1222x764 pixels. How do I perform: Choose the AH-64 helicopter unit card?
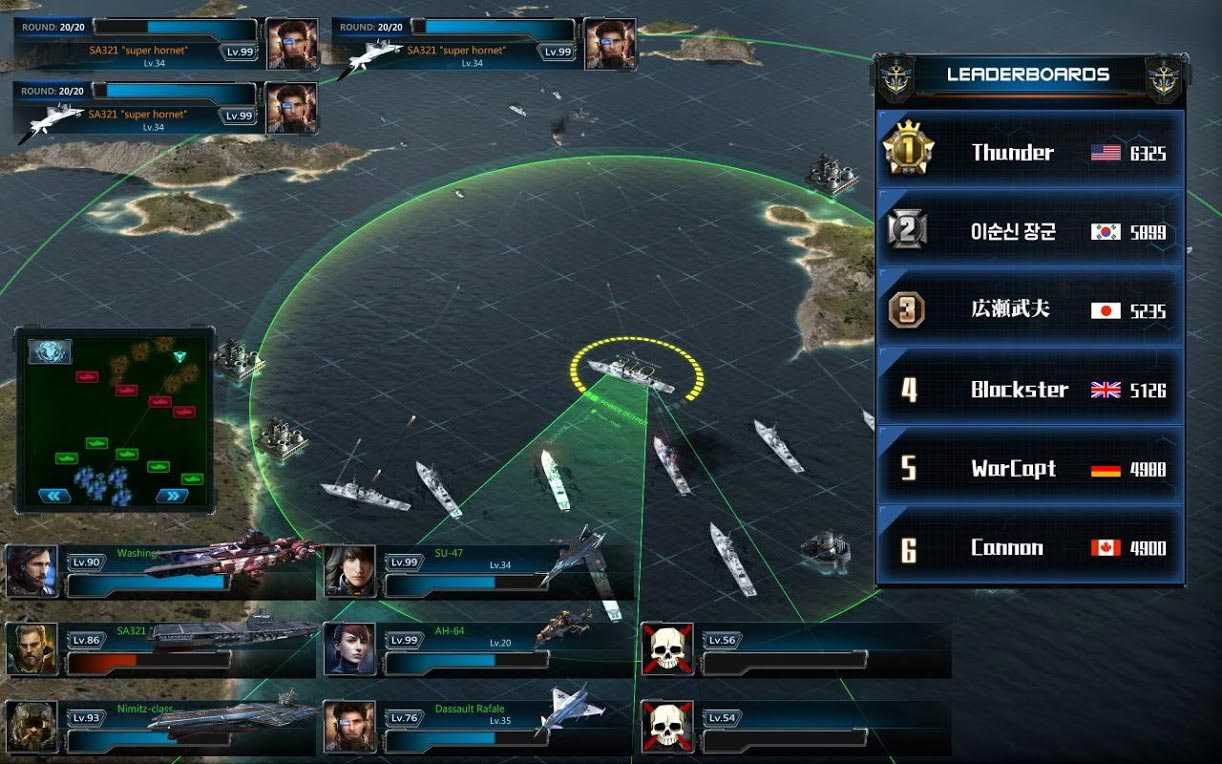[480, 649]
